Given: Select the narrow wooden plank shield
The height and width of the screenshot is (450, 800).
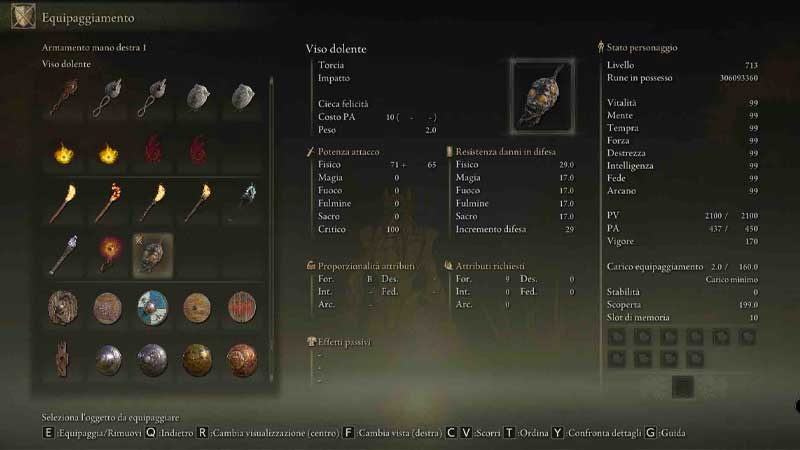Looking at the screenshot, I should click(x=63, y=359).
